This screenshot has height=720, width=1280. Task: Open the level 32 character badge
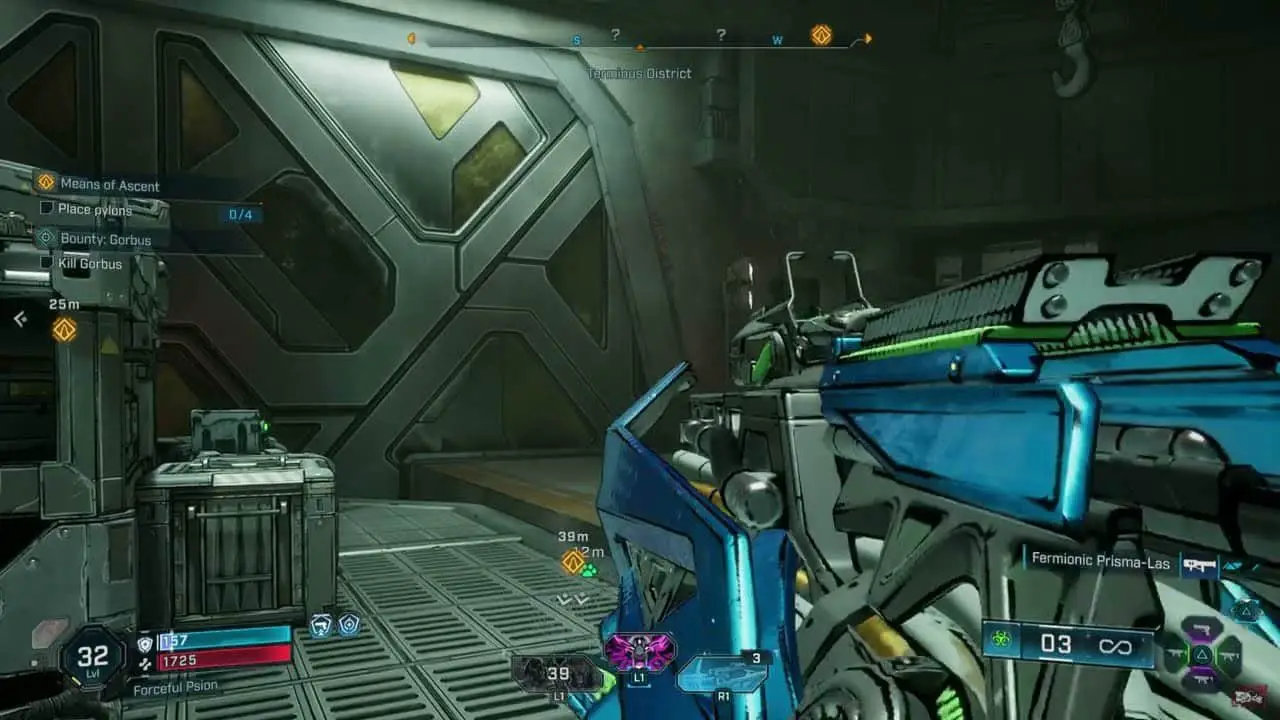pyautogui.click(x=92, y=656)
